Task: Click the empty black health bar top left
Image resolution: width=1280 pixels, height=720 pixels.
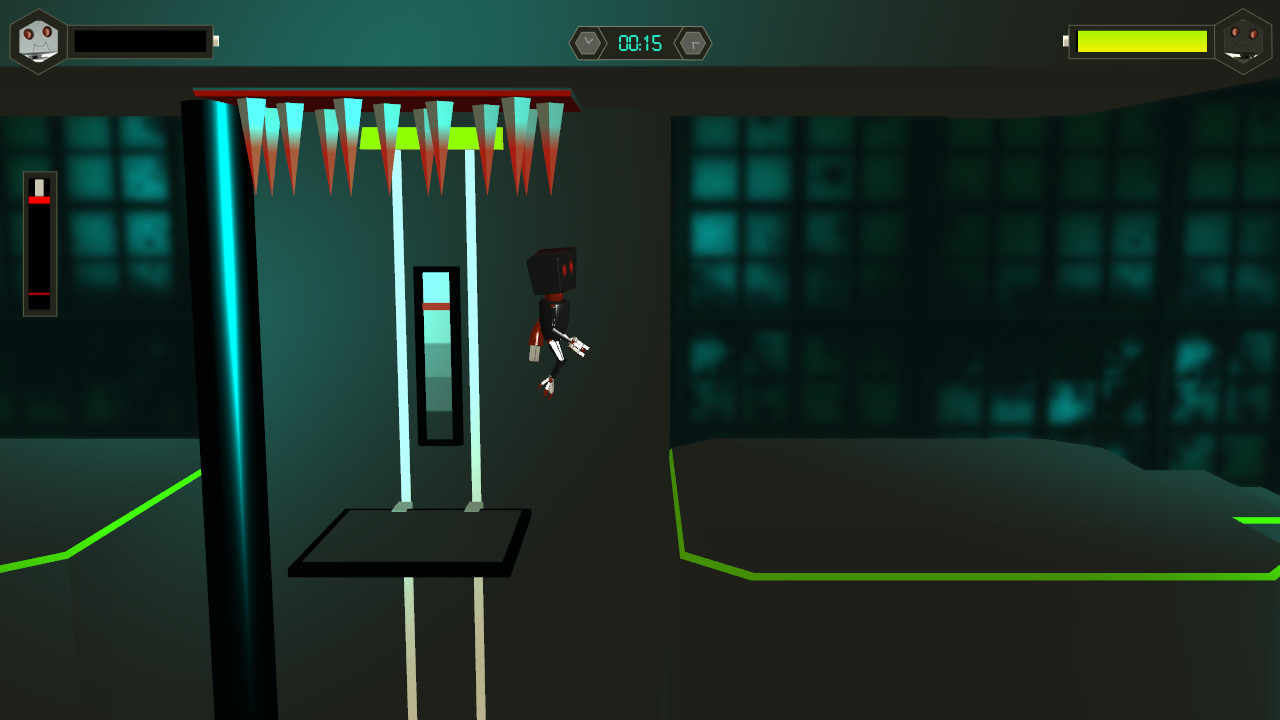Action: (x=140, y=41)
